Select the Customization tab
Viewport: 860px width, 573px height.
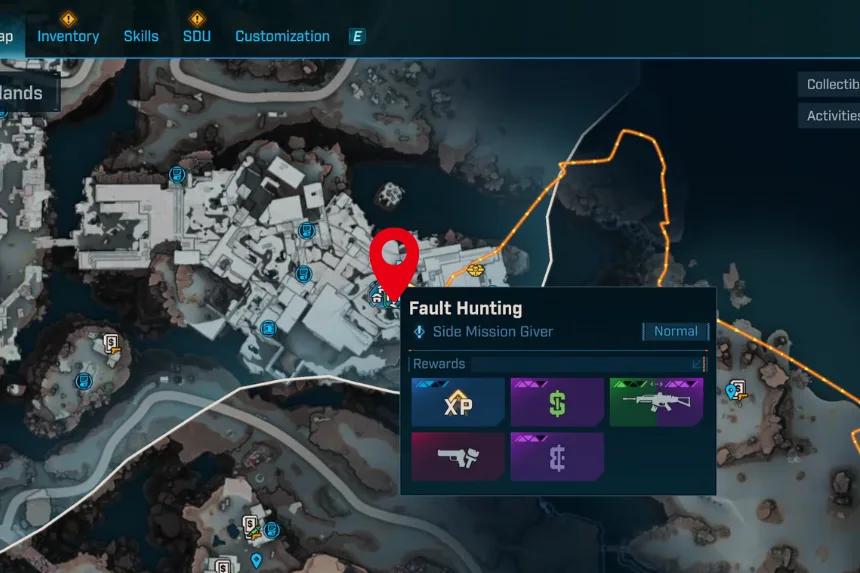click(282, 36)
